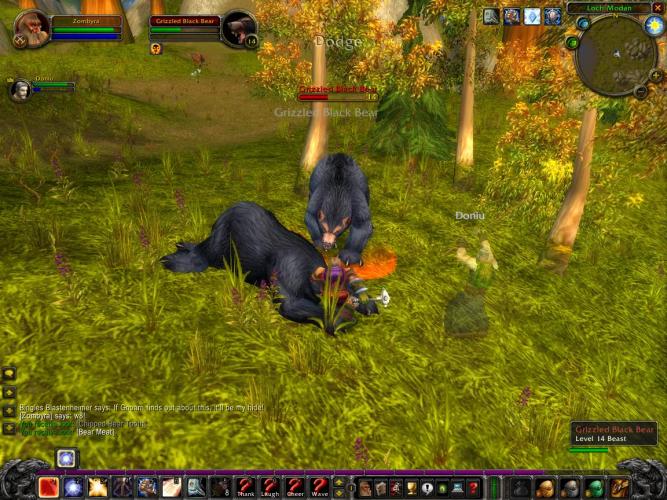Open the Loch Modan minimap
Image resolution: width=667 pixels, height=500 pixels.
coord(614,55)
